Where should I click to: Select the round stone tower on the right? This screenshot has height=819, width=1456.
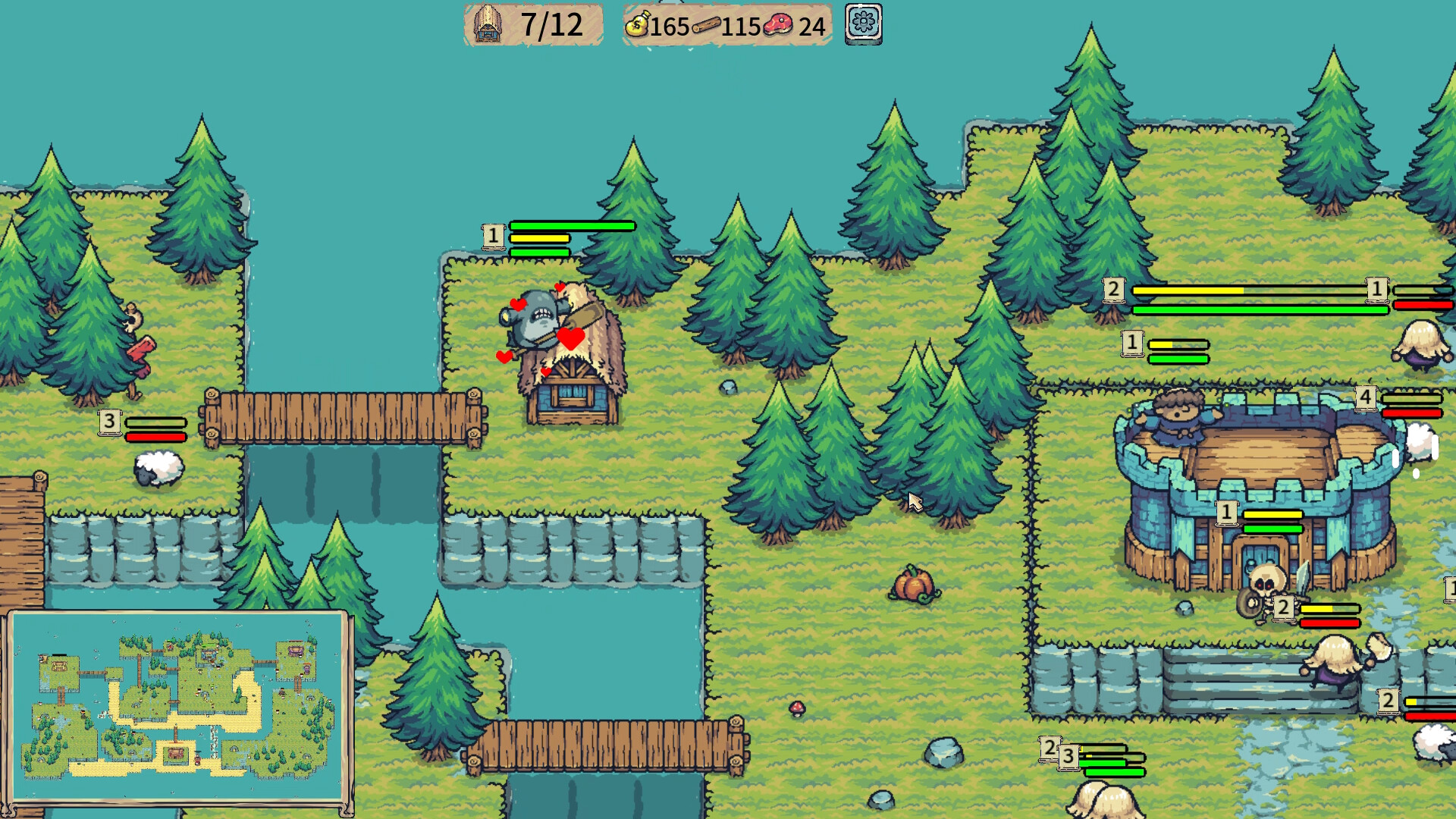point(1259,485)
